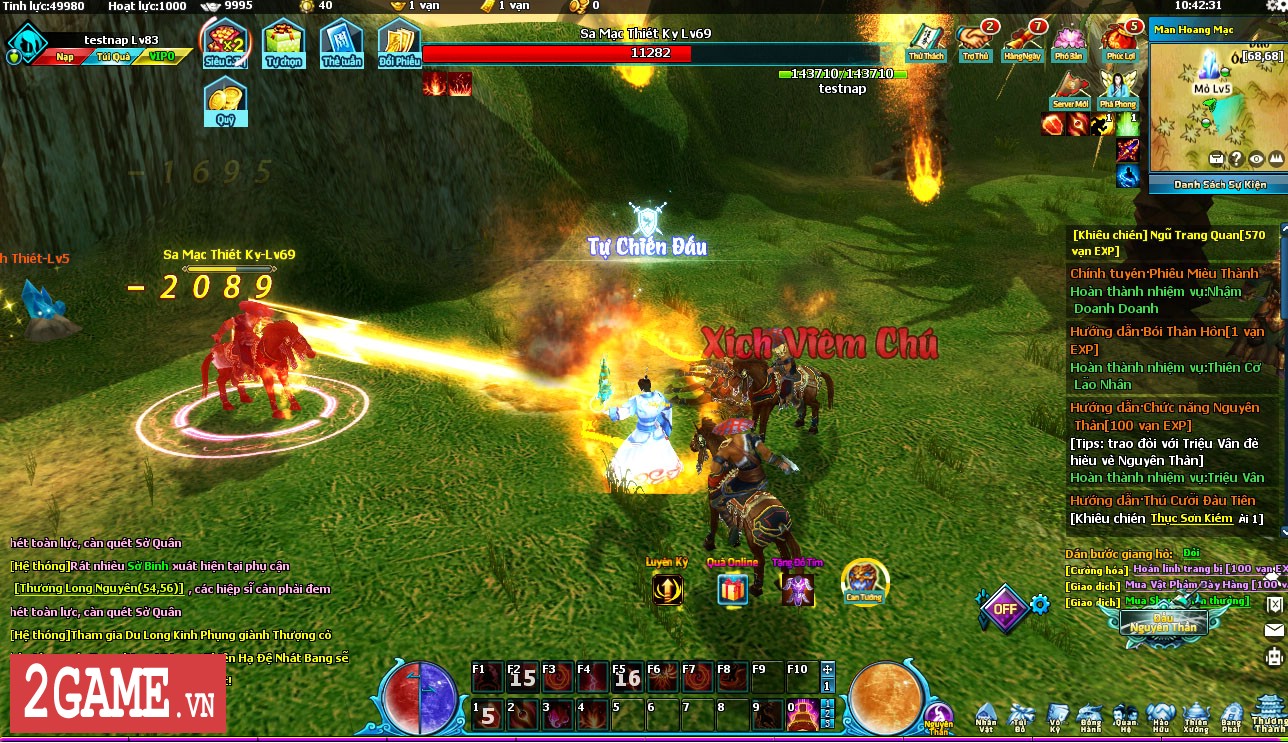Open the Phó Bản lotus dungeon icon
The width and height of the screenshot is (1288, 743).
(x=1070, y=42)
